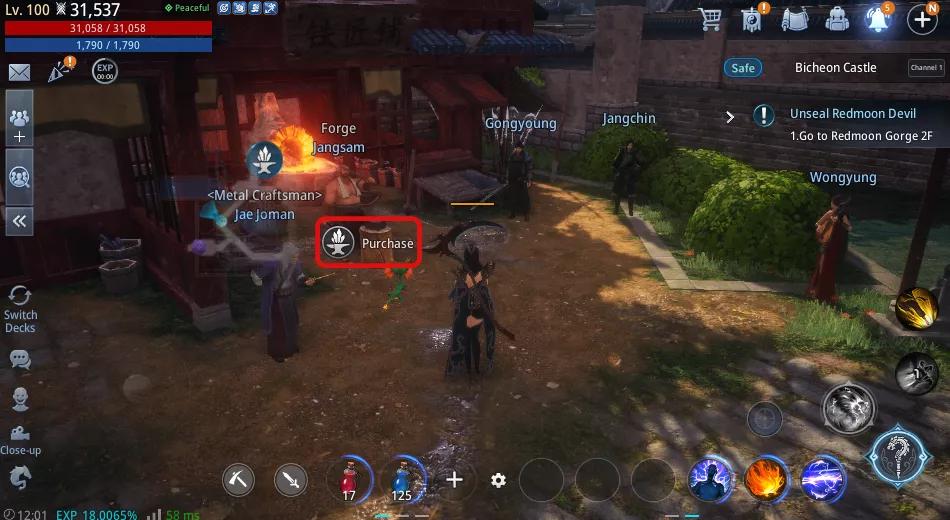
Task: Activate the lightning skill icon
Action: [821, 479]
